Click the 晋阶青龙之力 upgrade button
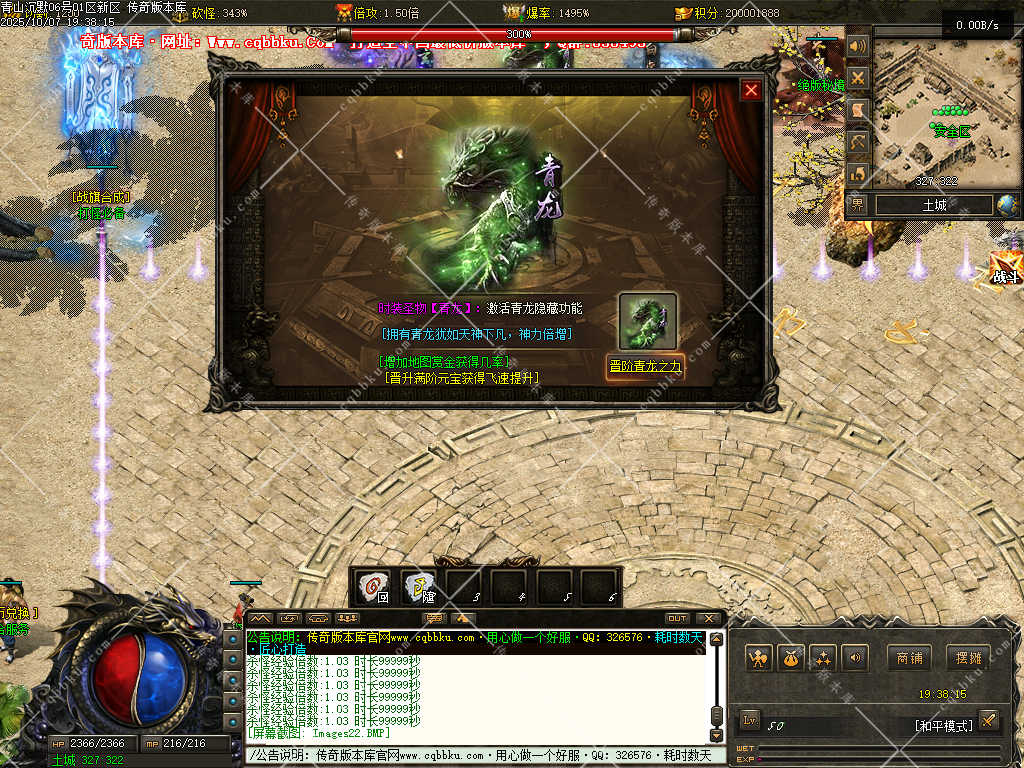This screenshot has width=1024, height=768. click(x=646, y=366)
